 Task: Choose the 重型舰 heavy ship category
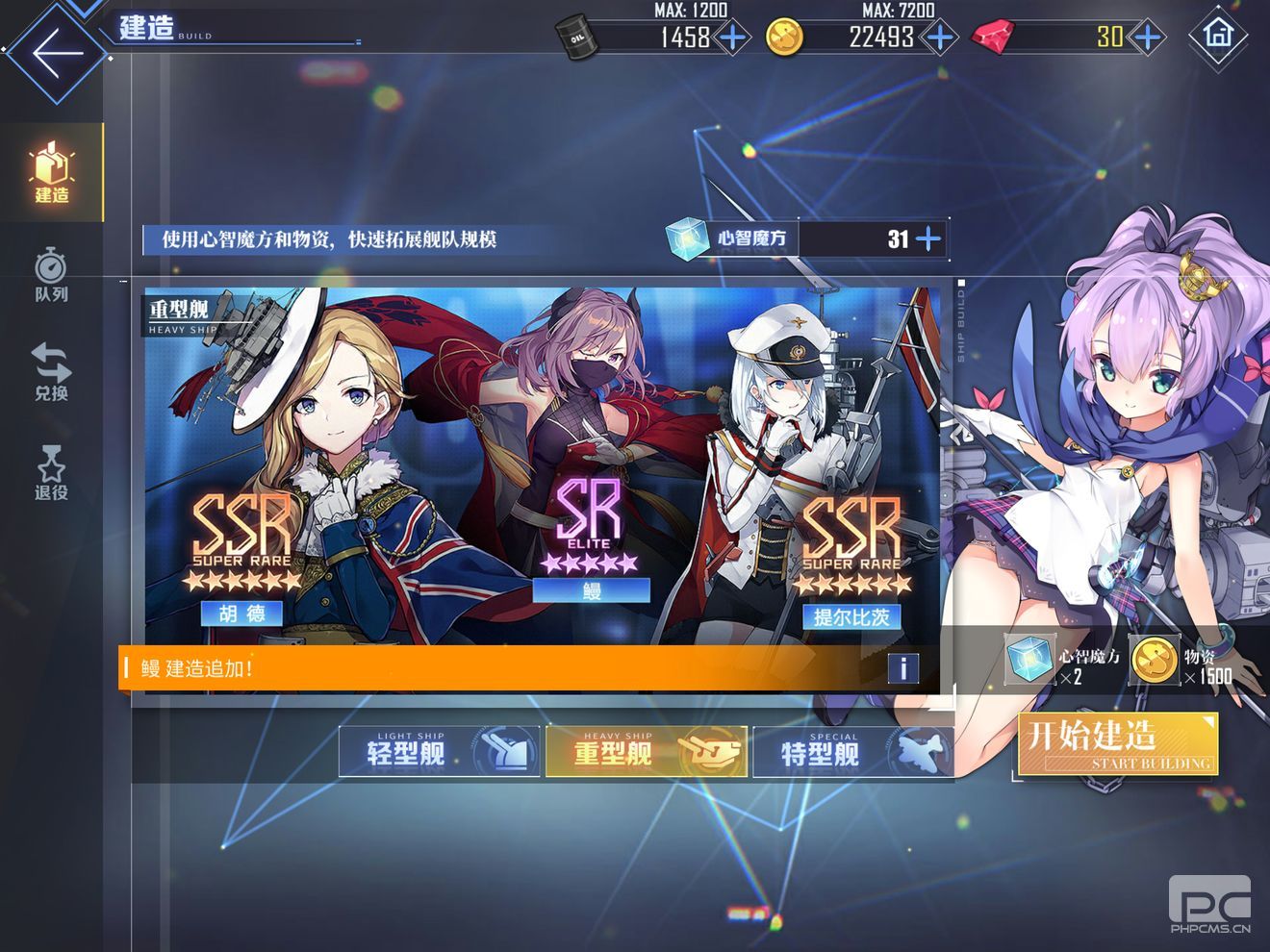[x=646, y=751]
